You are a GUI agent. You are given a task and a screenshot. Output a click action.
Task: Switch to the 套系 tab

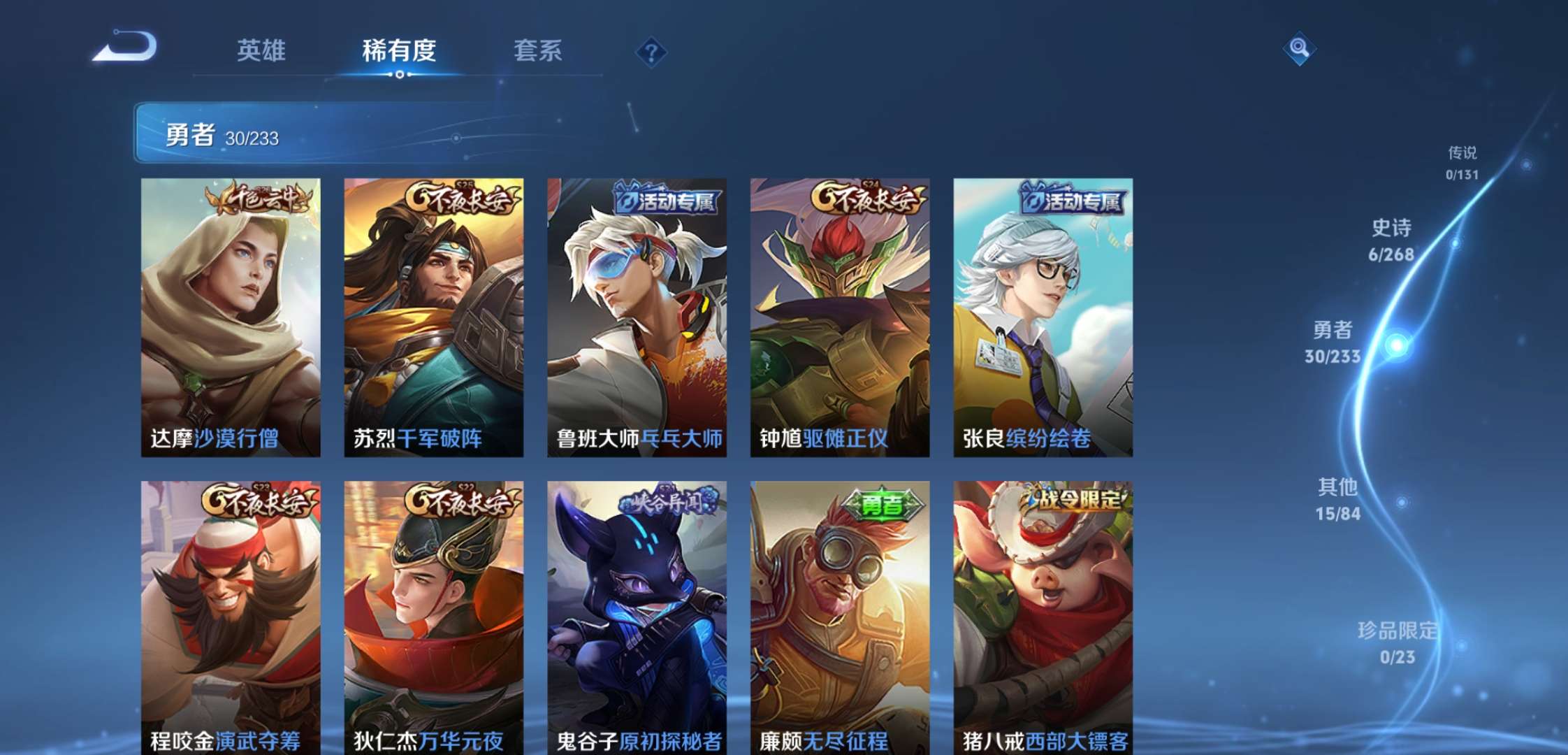(539, 50)
